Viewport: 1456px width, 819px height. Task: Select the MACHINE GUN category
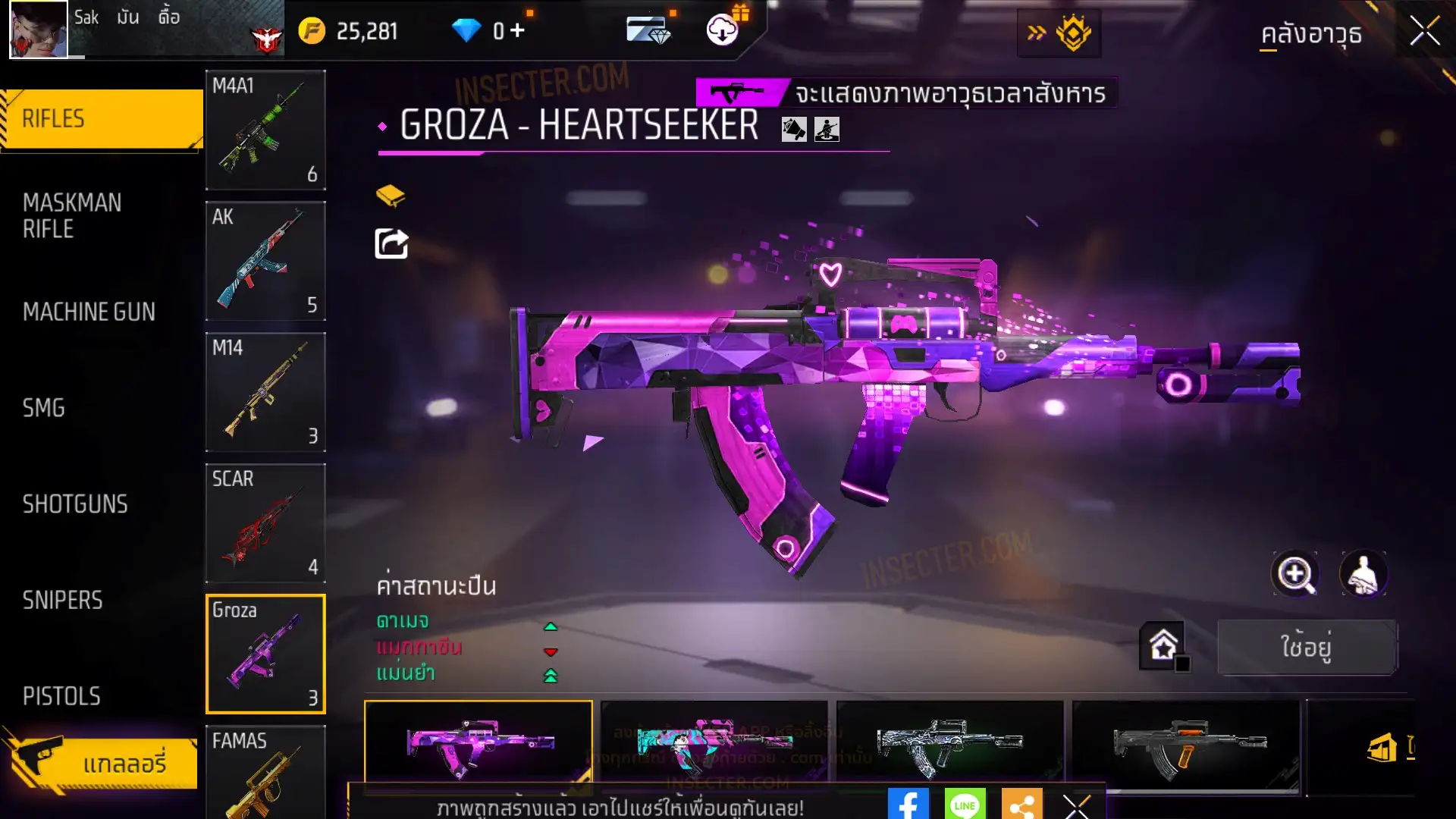[89, 312]
